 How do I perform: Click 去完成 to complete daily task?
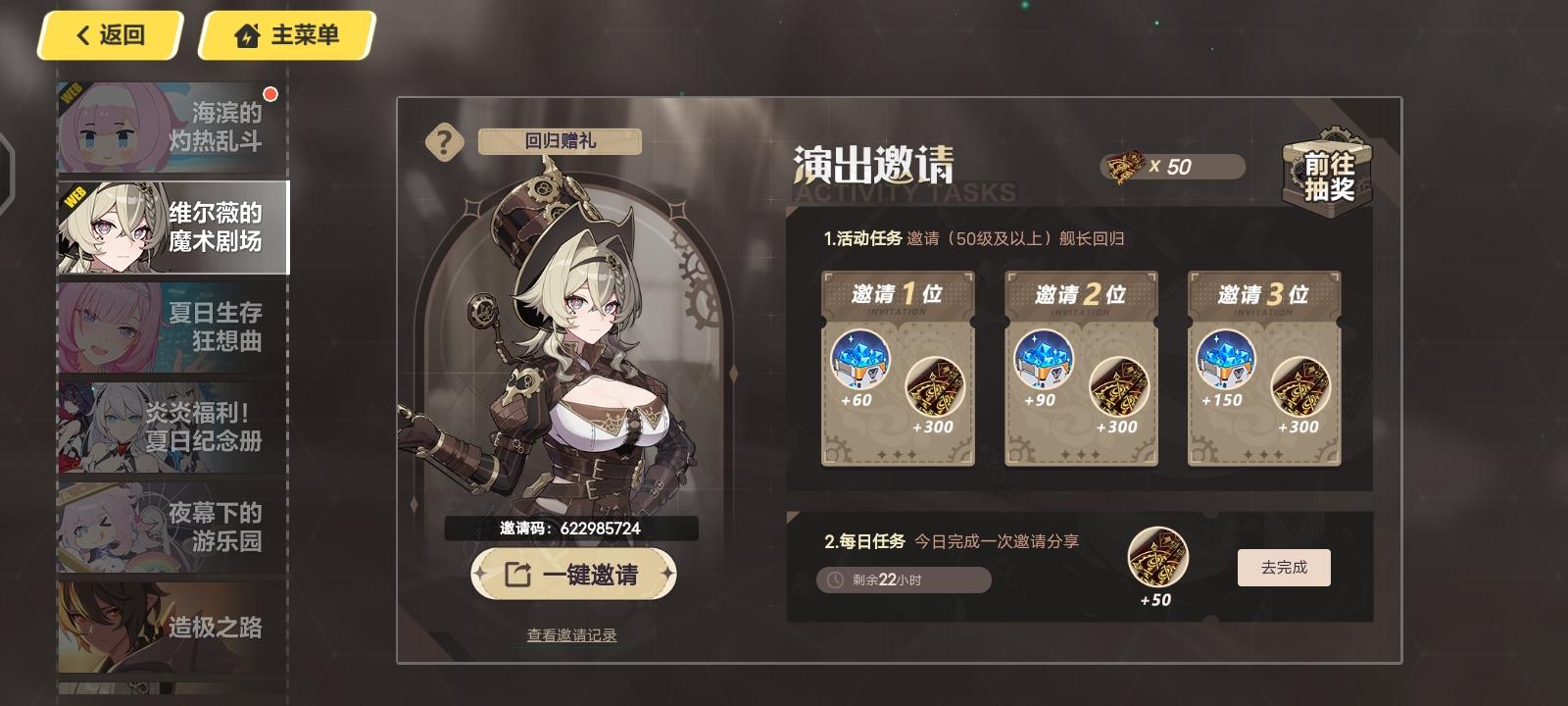coord(1283,567)
